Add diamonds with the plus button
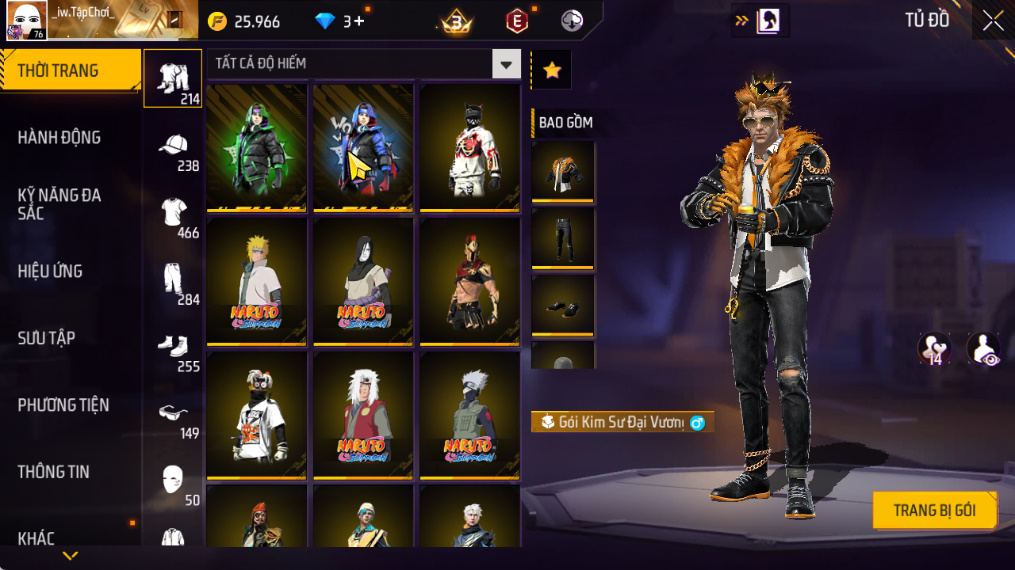This screenshot has height=570, width=1015. pyautogui.click(x=359, y=21)
